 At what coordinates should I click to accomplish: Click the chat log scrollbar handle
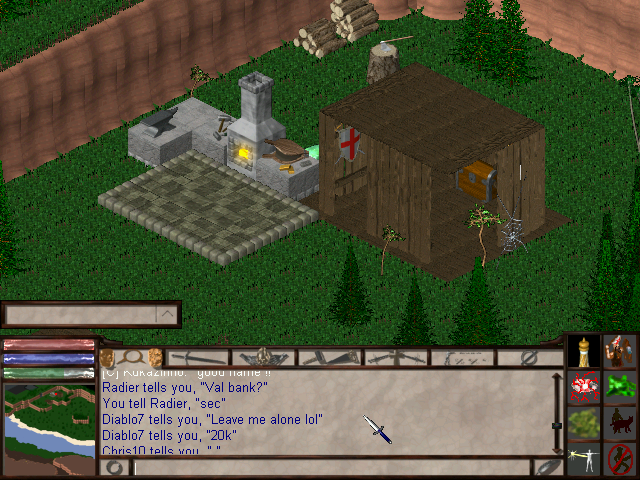(557, 425)
